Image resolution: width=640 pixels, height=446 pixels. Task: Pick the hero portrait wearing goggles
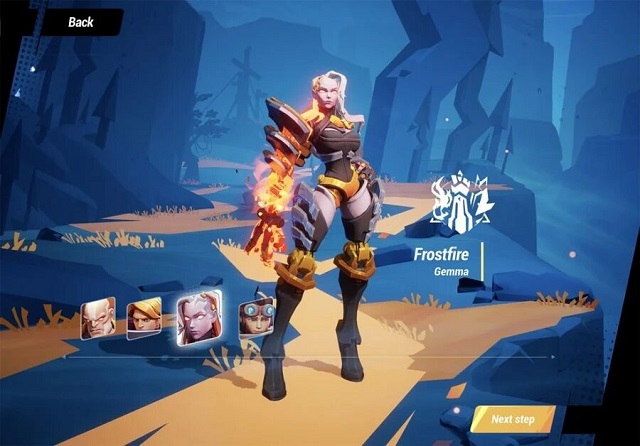tap(253, 315)
